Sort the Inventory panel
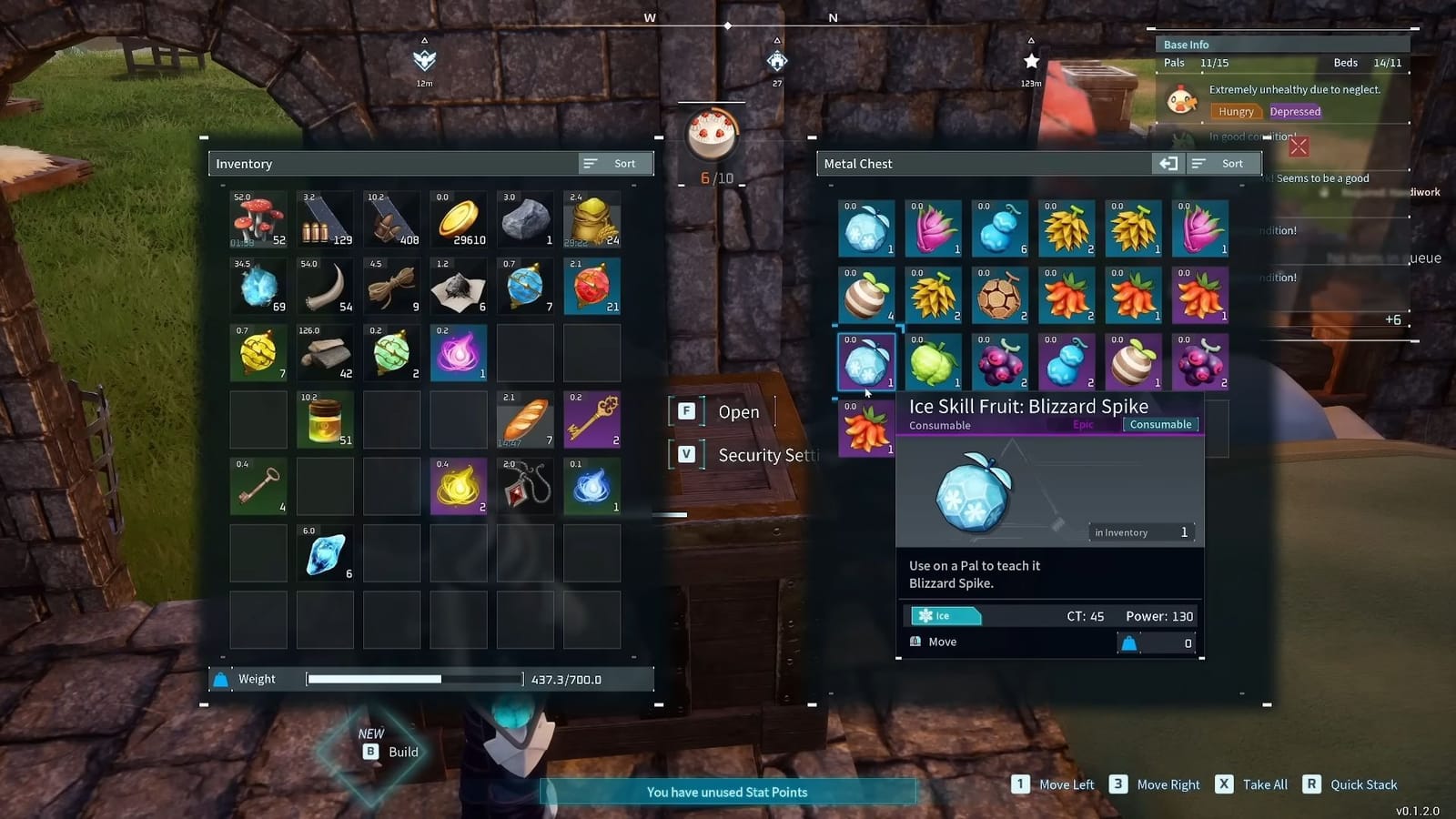 614,163
